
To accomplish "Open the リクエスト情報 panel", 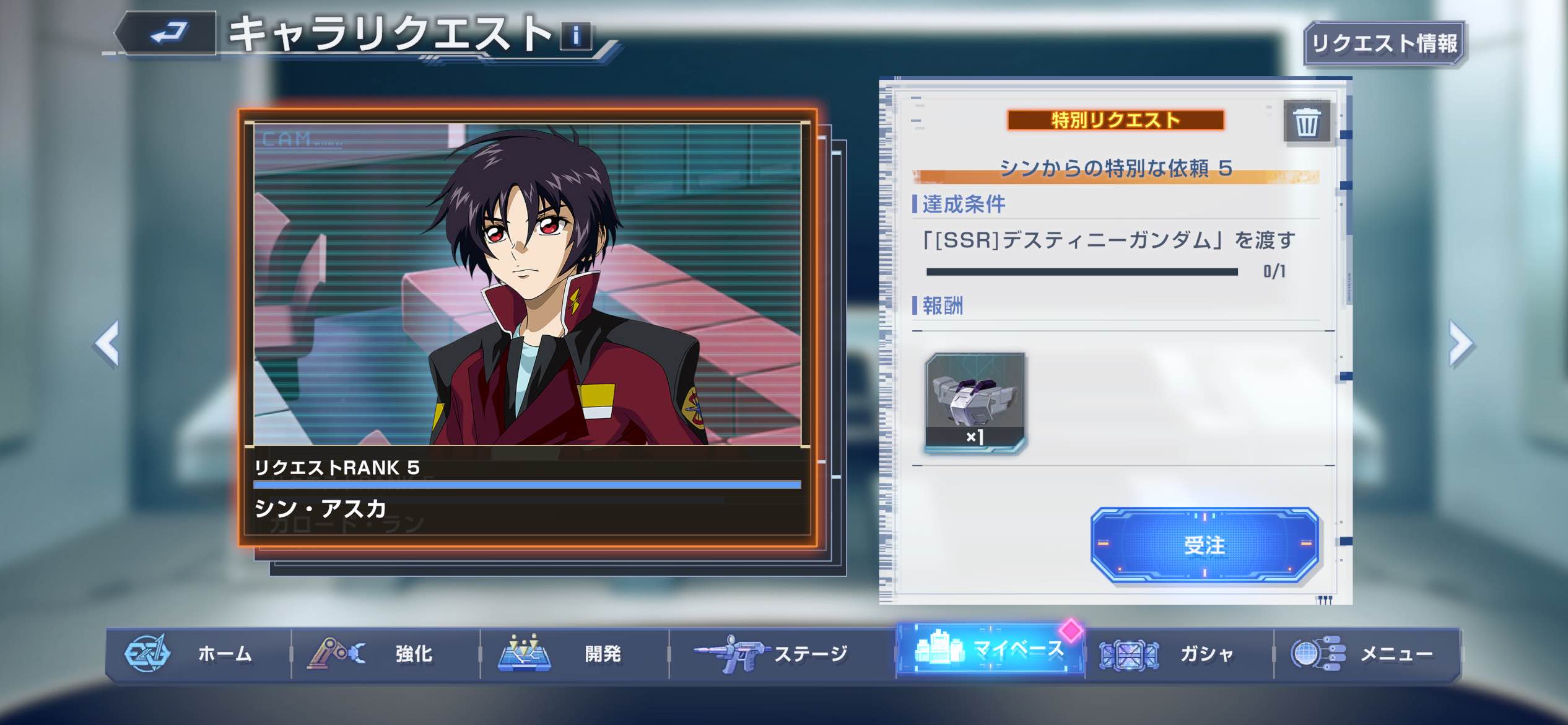I will [x=1384, y=43].
